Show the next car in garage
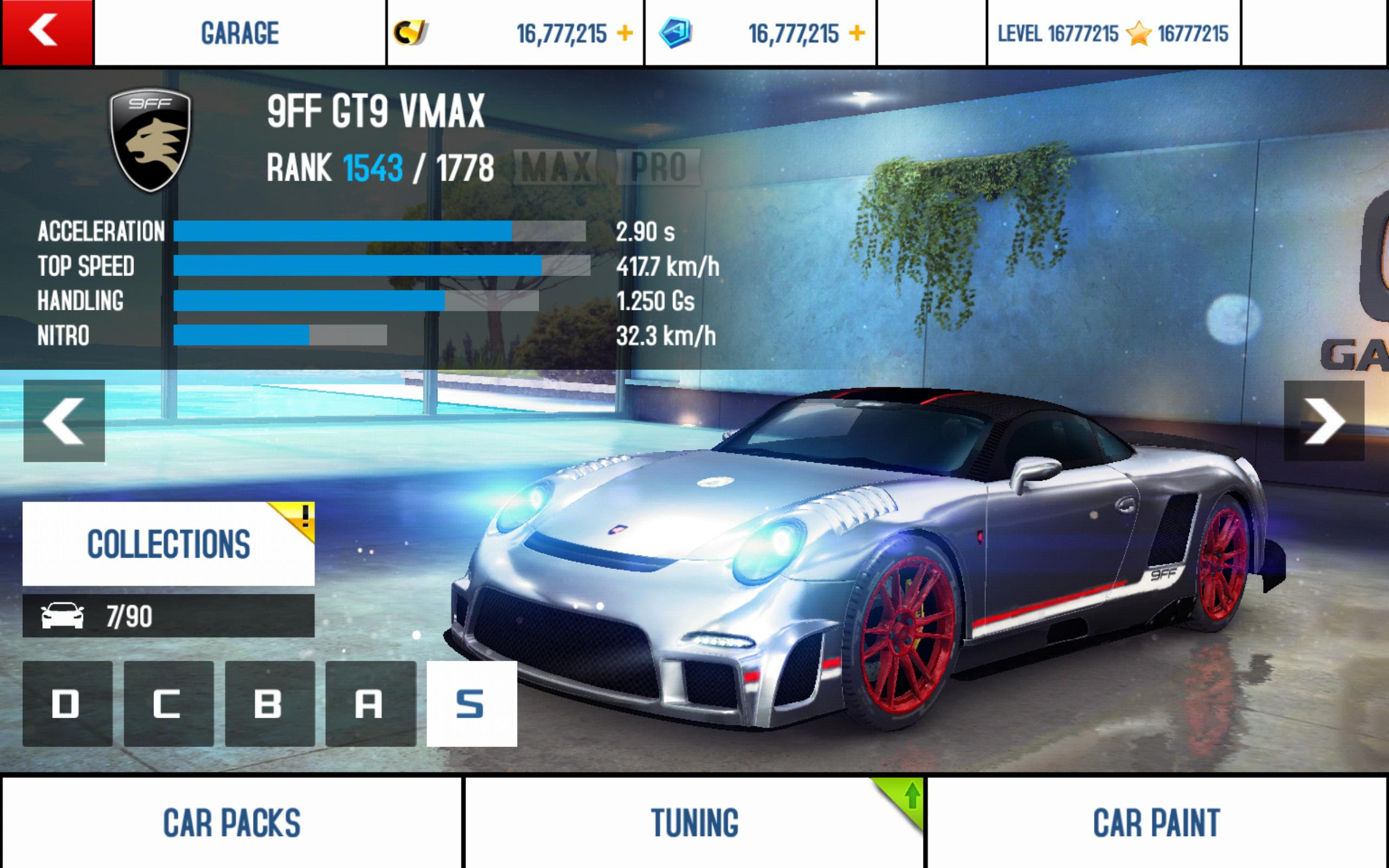The image size is (1389, 868). tap(1323, 421)
